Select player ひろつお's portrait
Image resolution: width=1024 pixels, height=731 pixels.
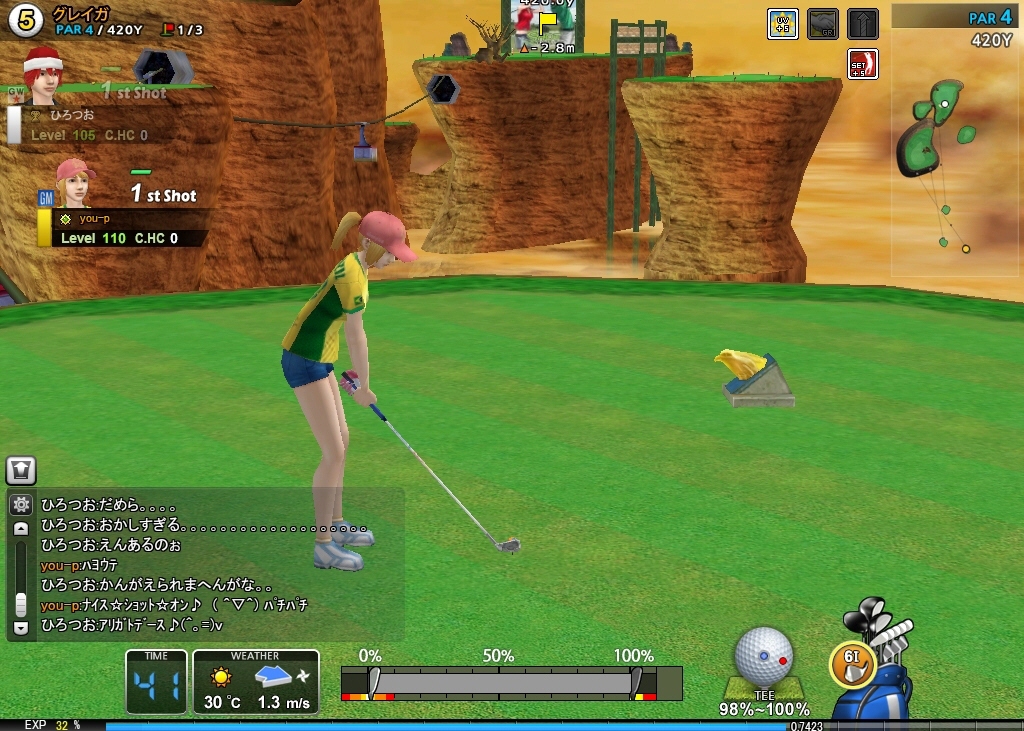pyautogui.click(x=43, y=75)
